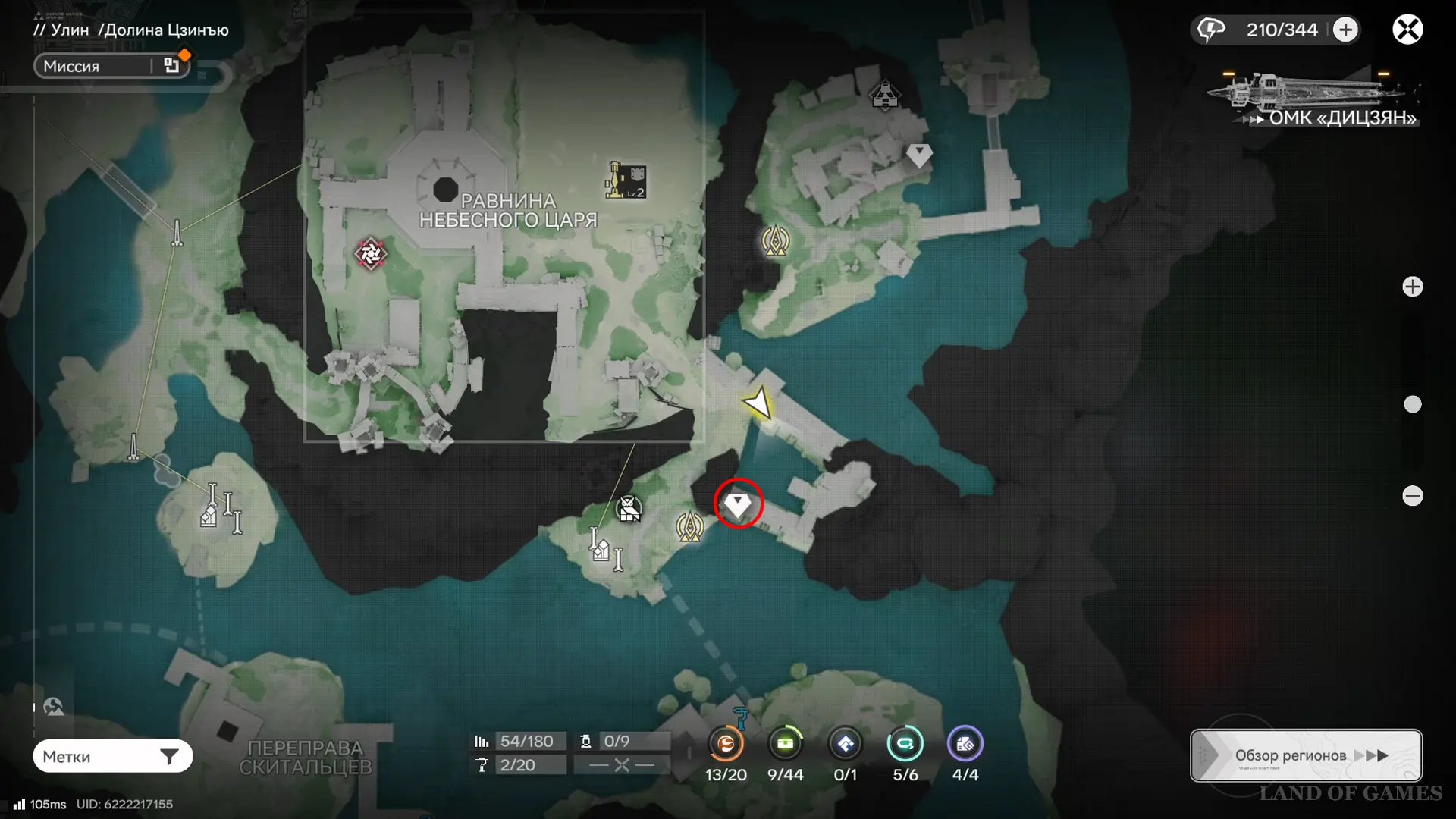The height and width of the screenshot is (819, 1456).
Task: Click the map layer icon above Метки
Action: point(53,708)
